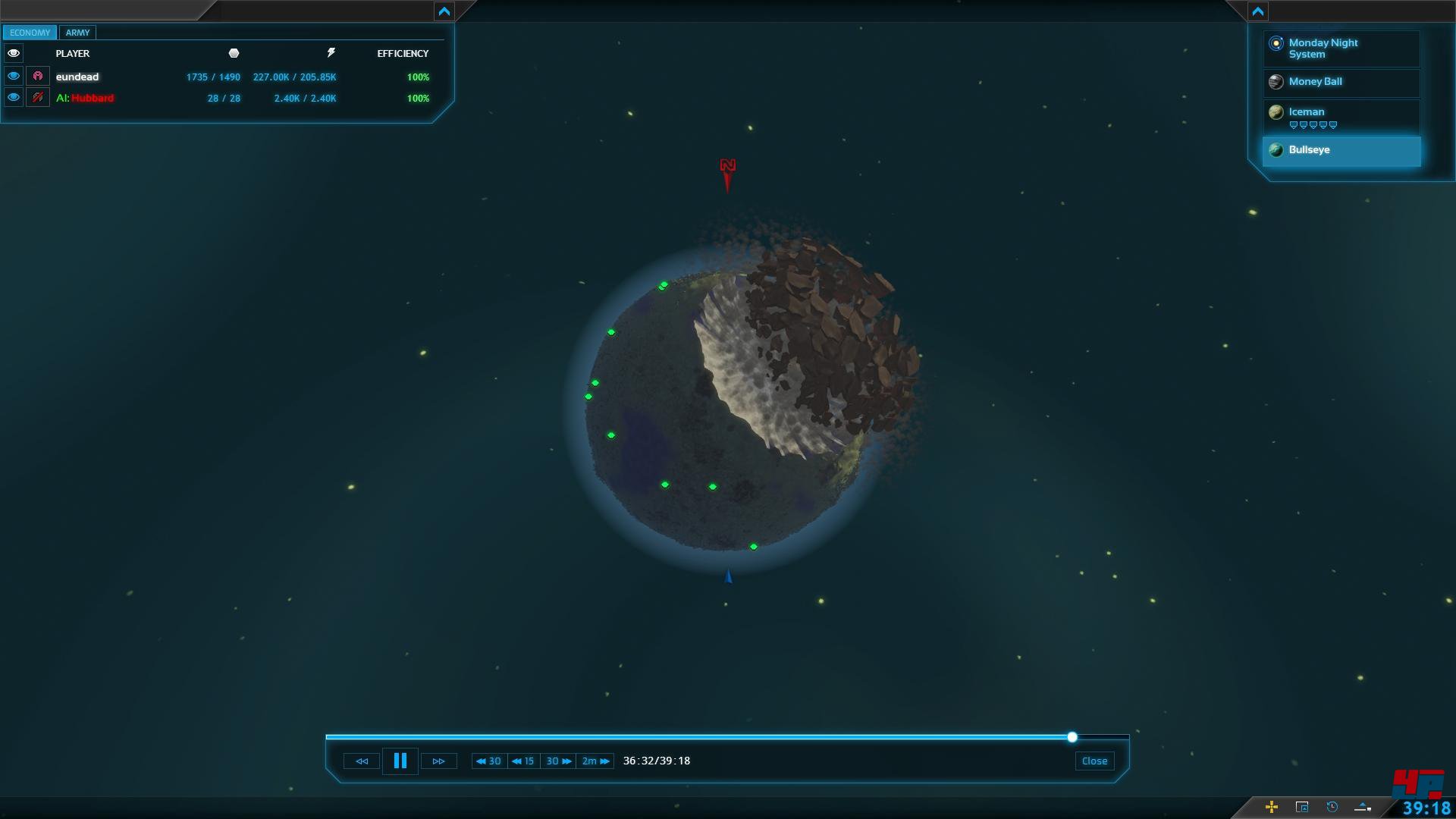
Task: Toggle the all-players vision eye in header
Action: coord(14,53)
